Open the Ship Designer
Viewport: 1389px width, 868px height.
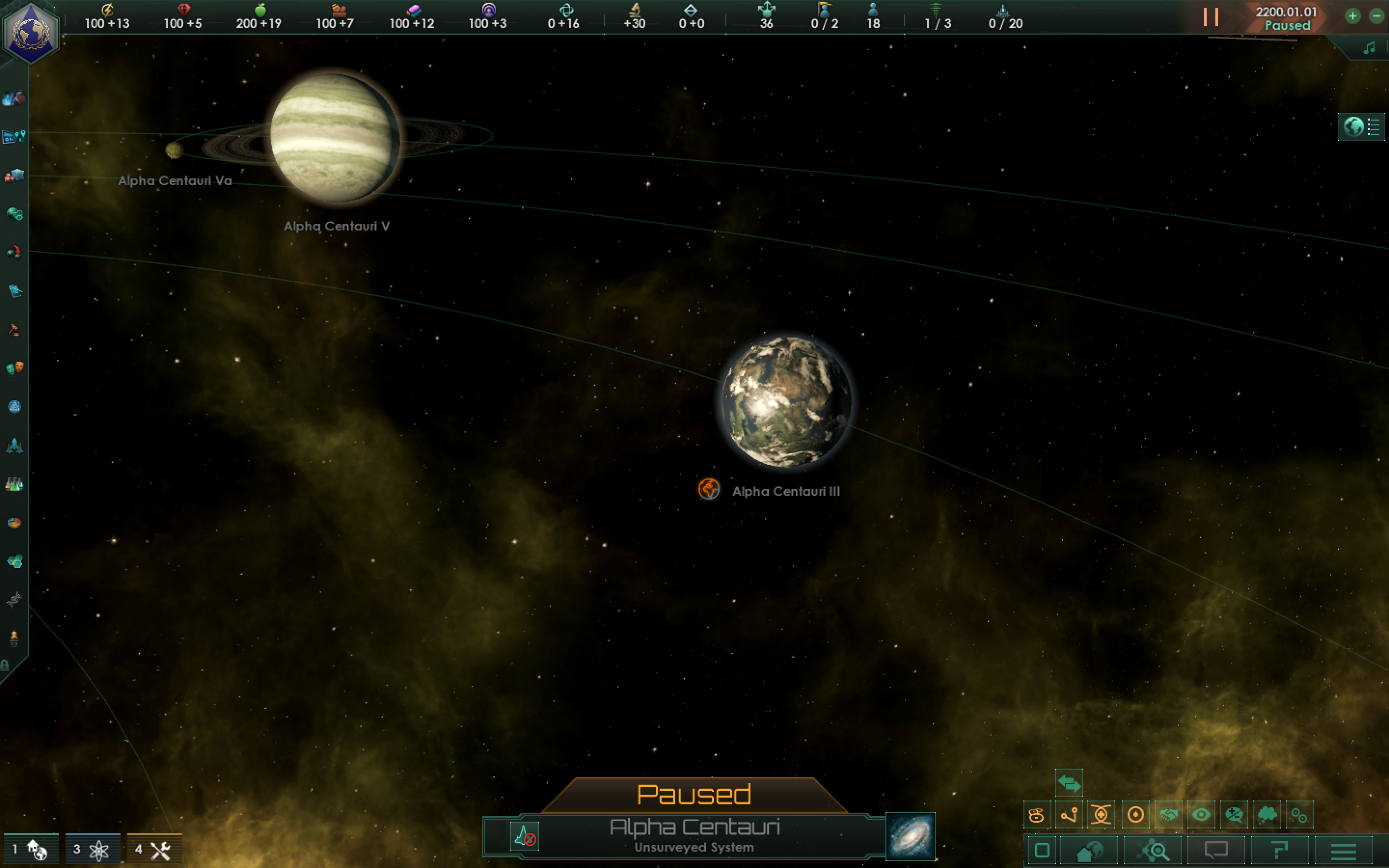pos(14,446)
